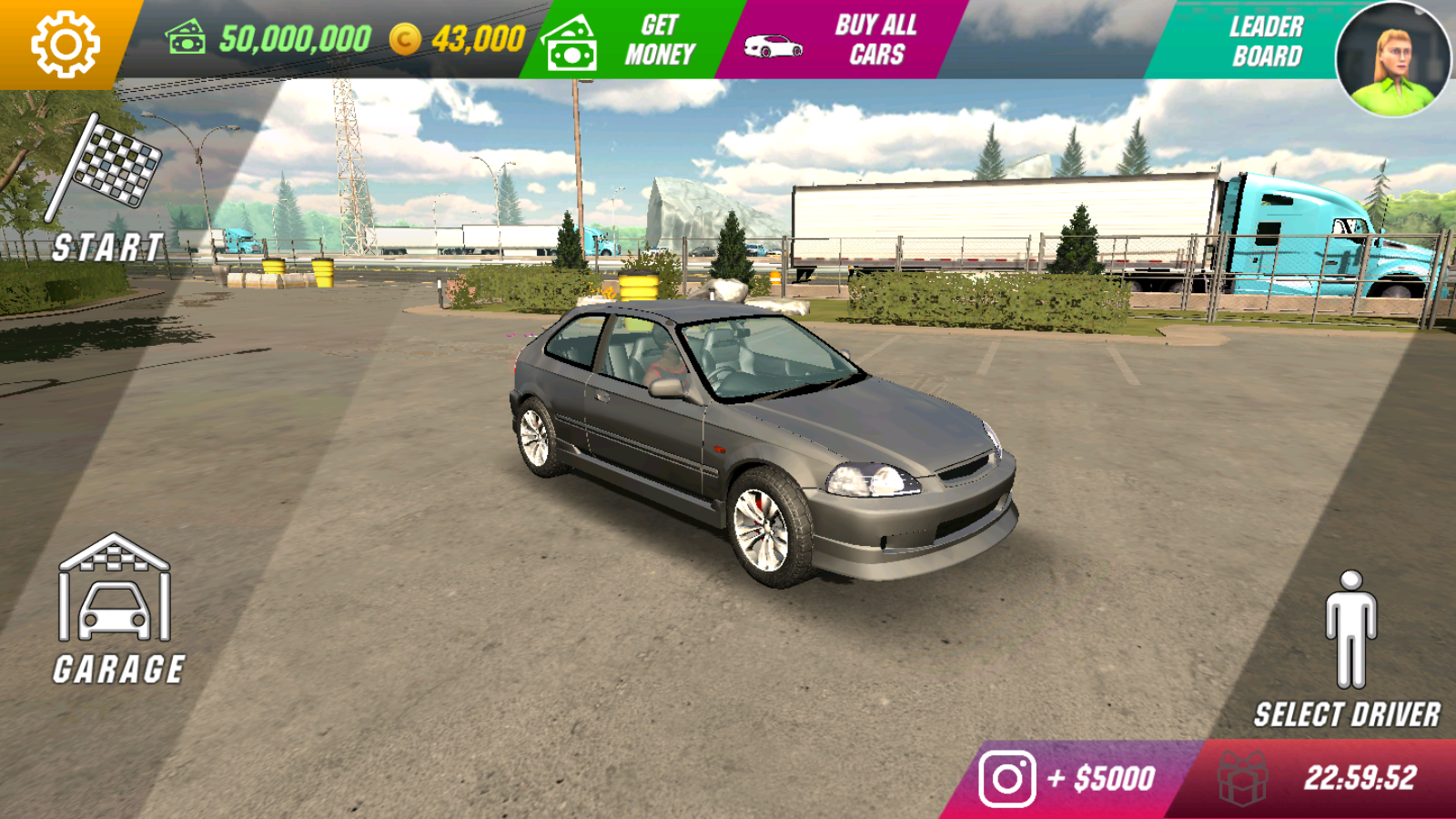Open the gear settings menu
1456x819 pixels.
pos(64,43)
